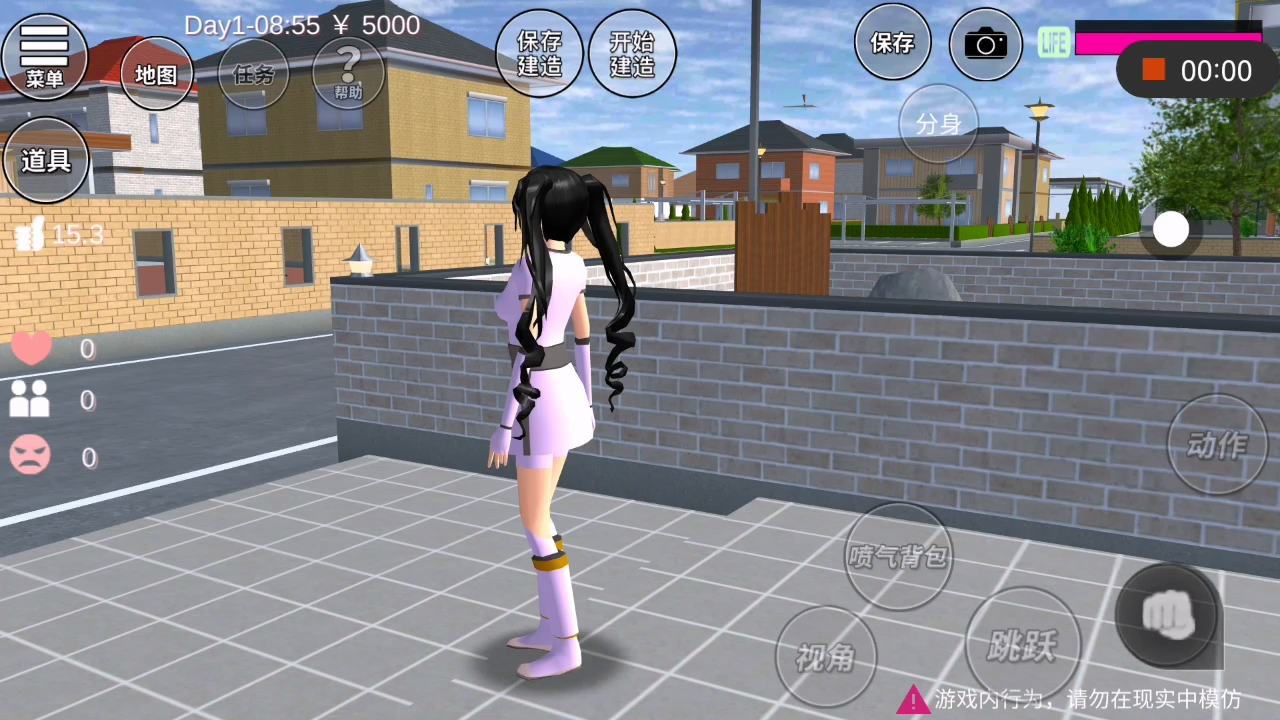Take a screenshot with the camera icon
This screenshot has width=1280, height=720.
tap(986, 44)
